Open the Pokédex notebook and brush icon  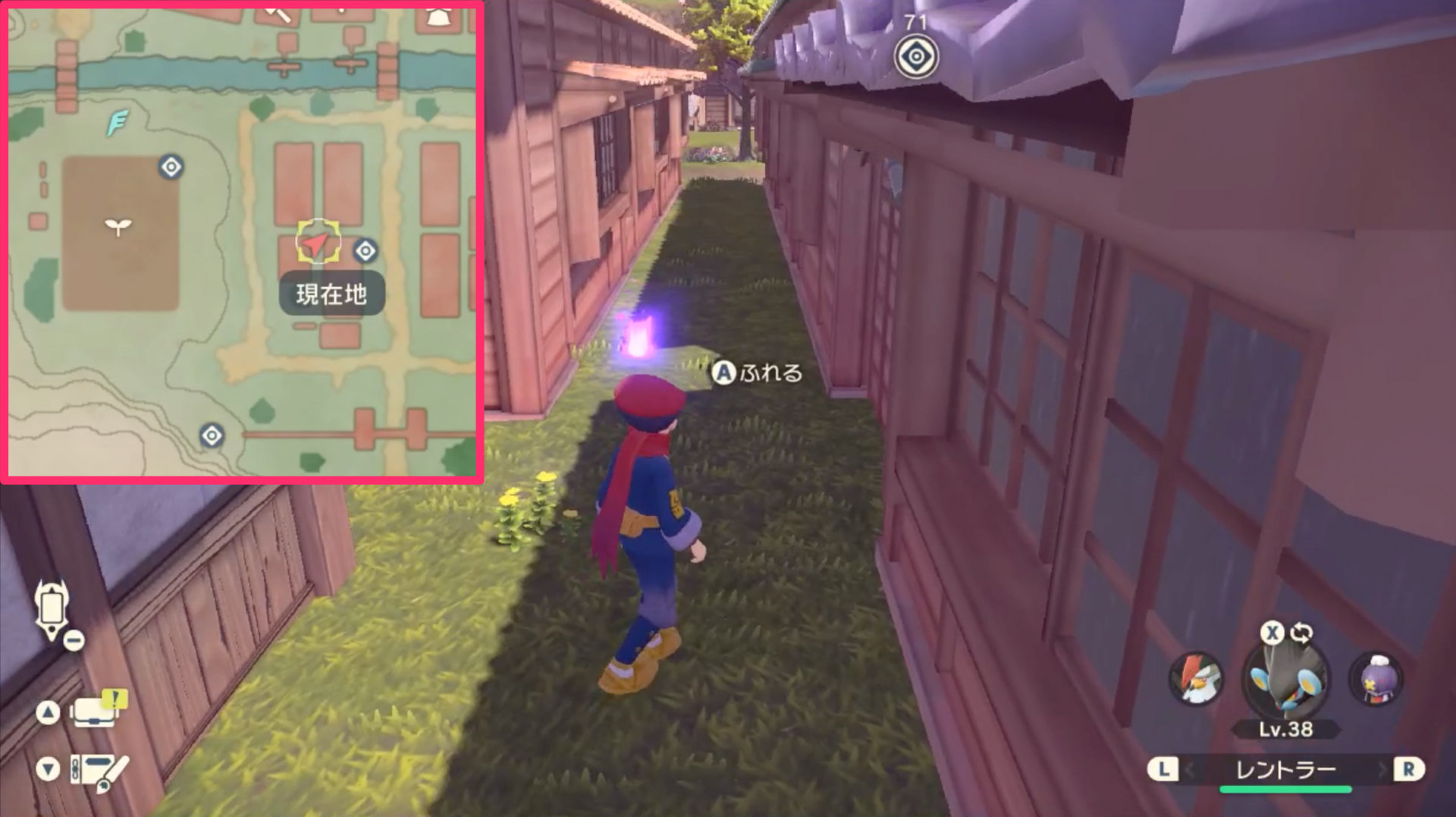(99, 771)
